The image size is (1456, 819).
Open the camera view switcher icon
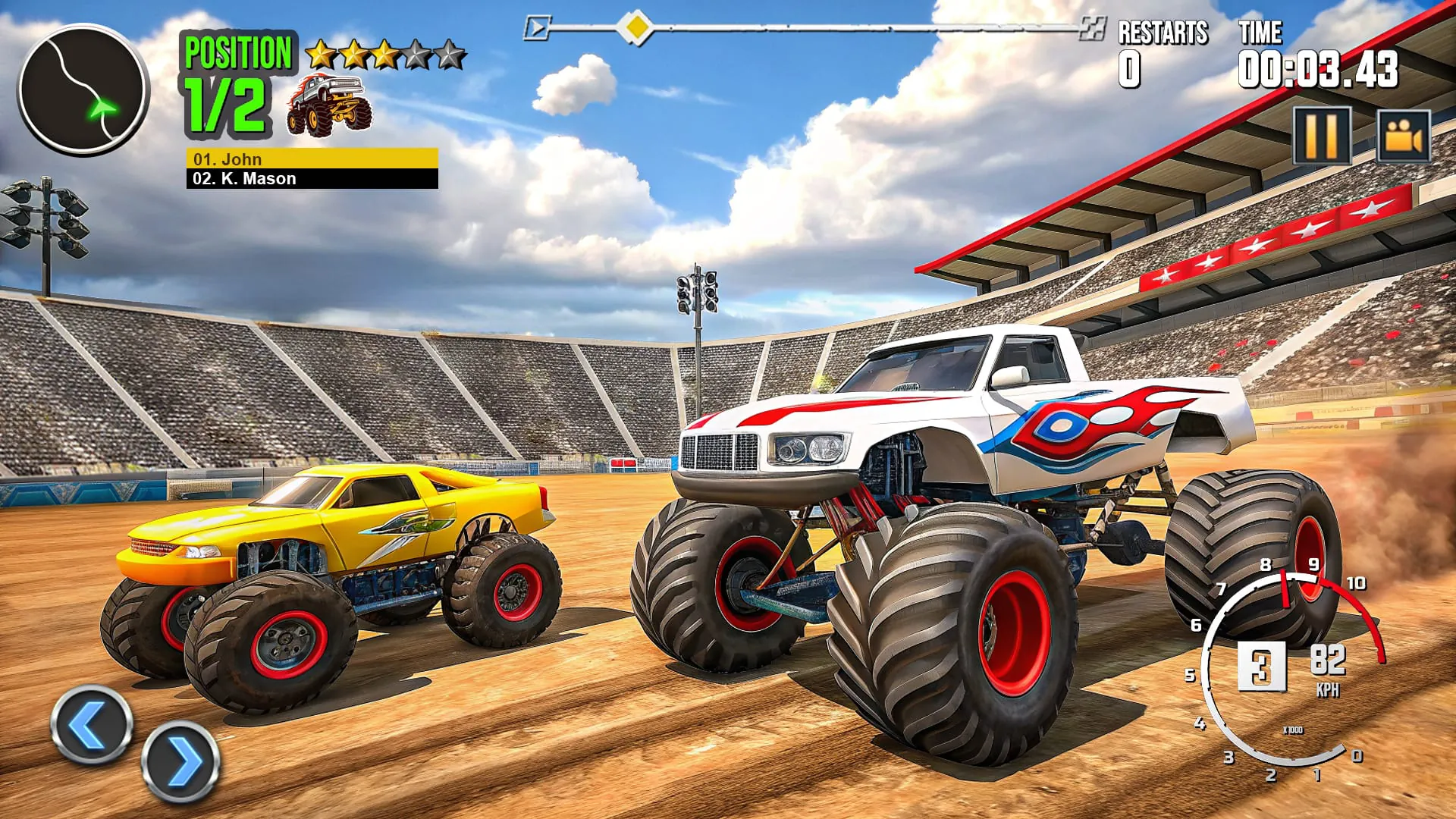[x=1404, y=136]
